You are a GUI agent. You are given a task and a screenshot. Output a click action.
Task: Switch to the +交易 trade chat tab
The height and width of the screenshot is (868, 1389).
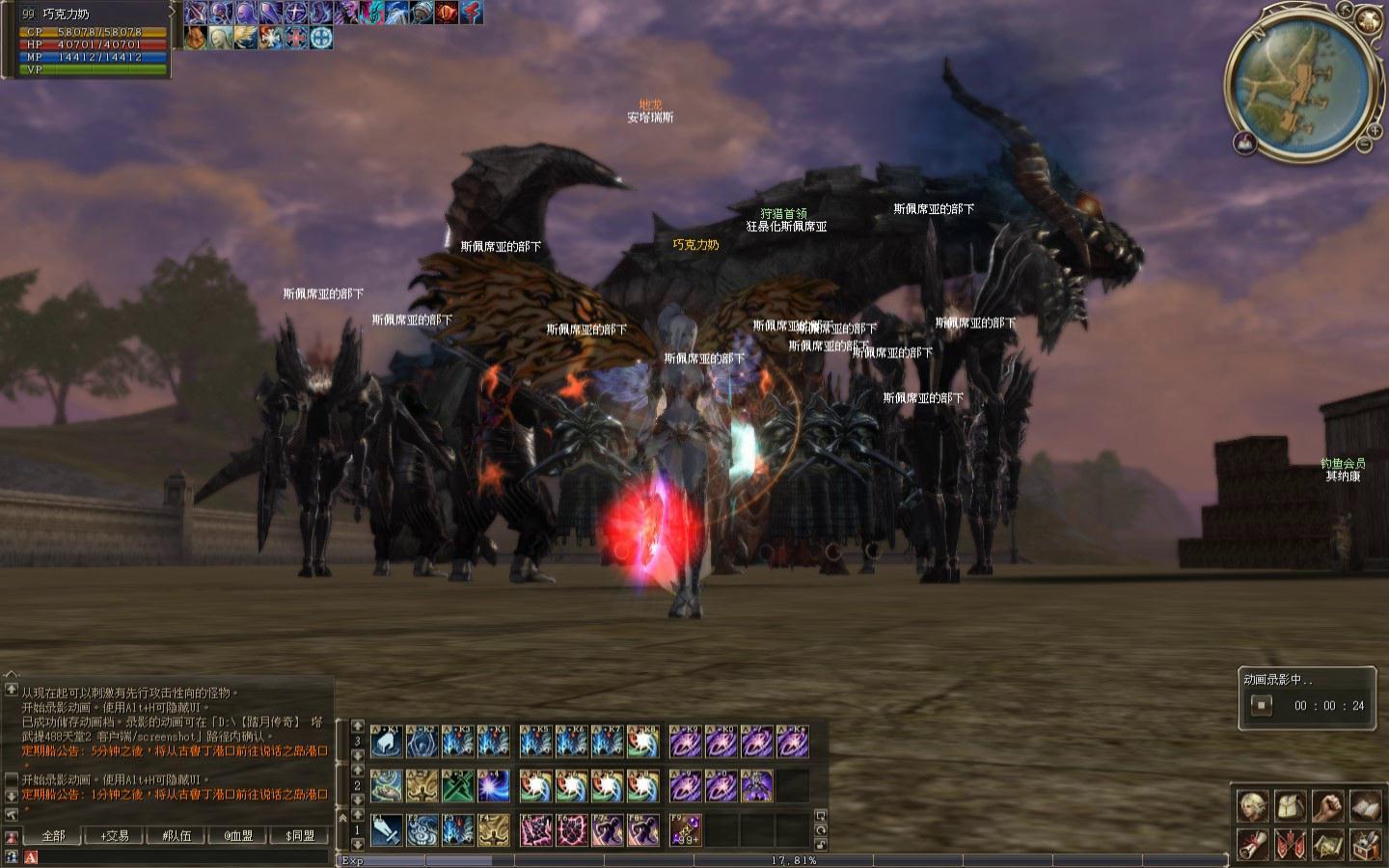click(115, 835)
